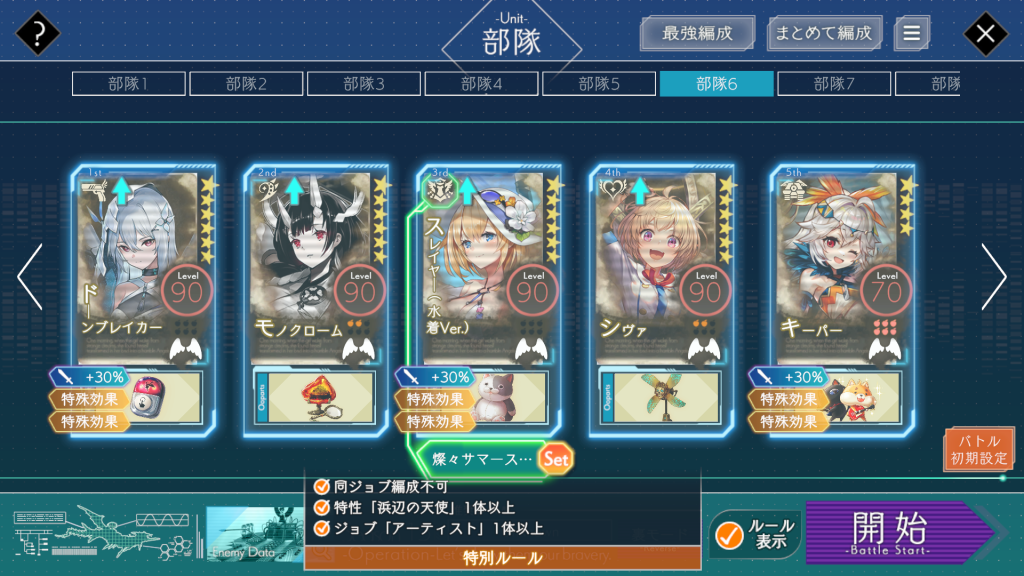1024x576 pixels.
Task: Switch to 部隊7 tab
Action: 834,84
